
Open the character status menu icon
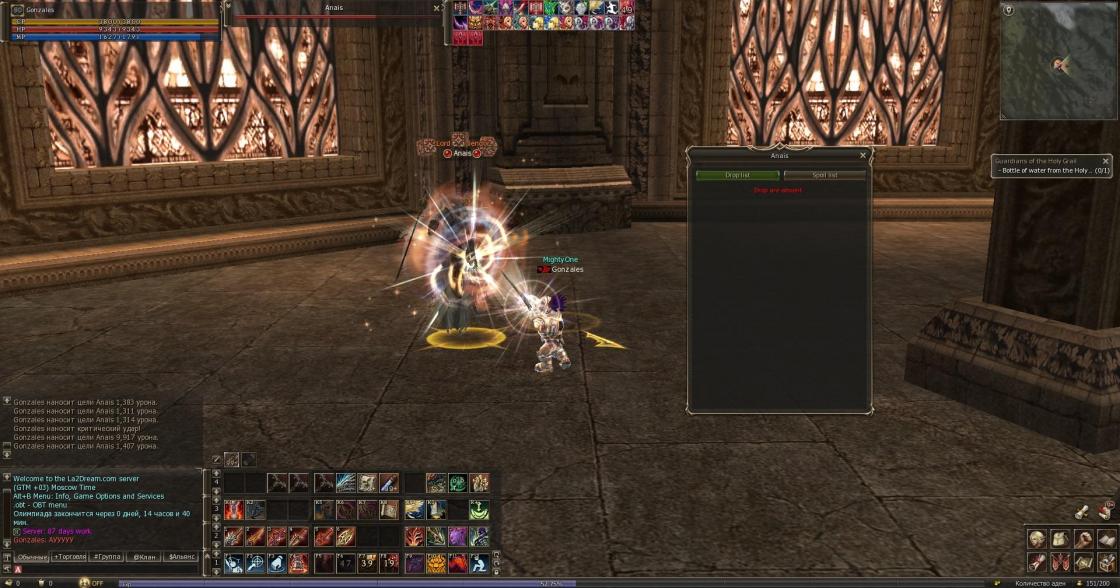click(1037, 538)
